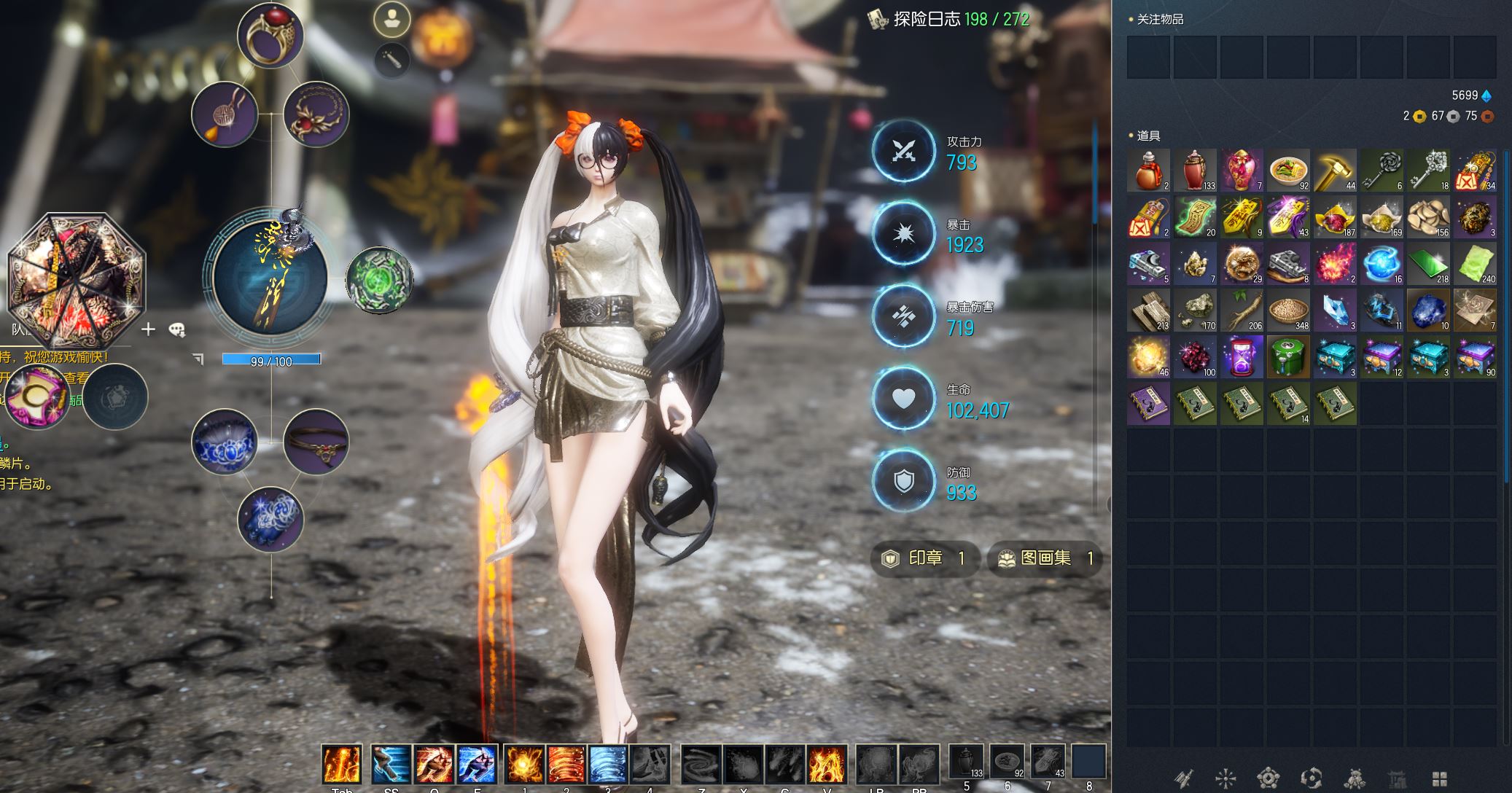Choose the blue porcelain bracelet slot
1512x793 pixels.
click(x=225, y=442)
